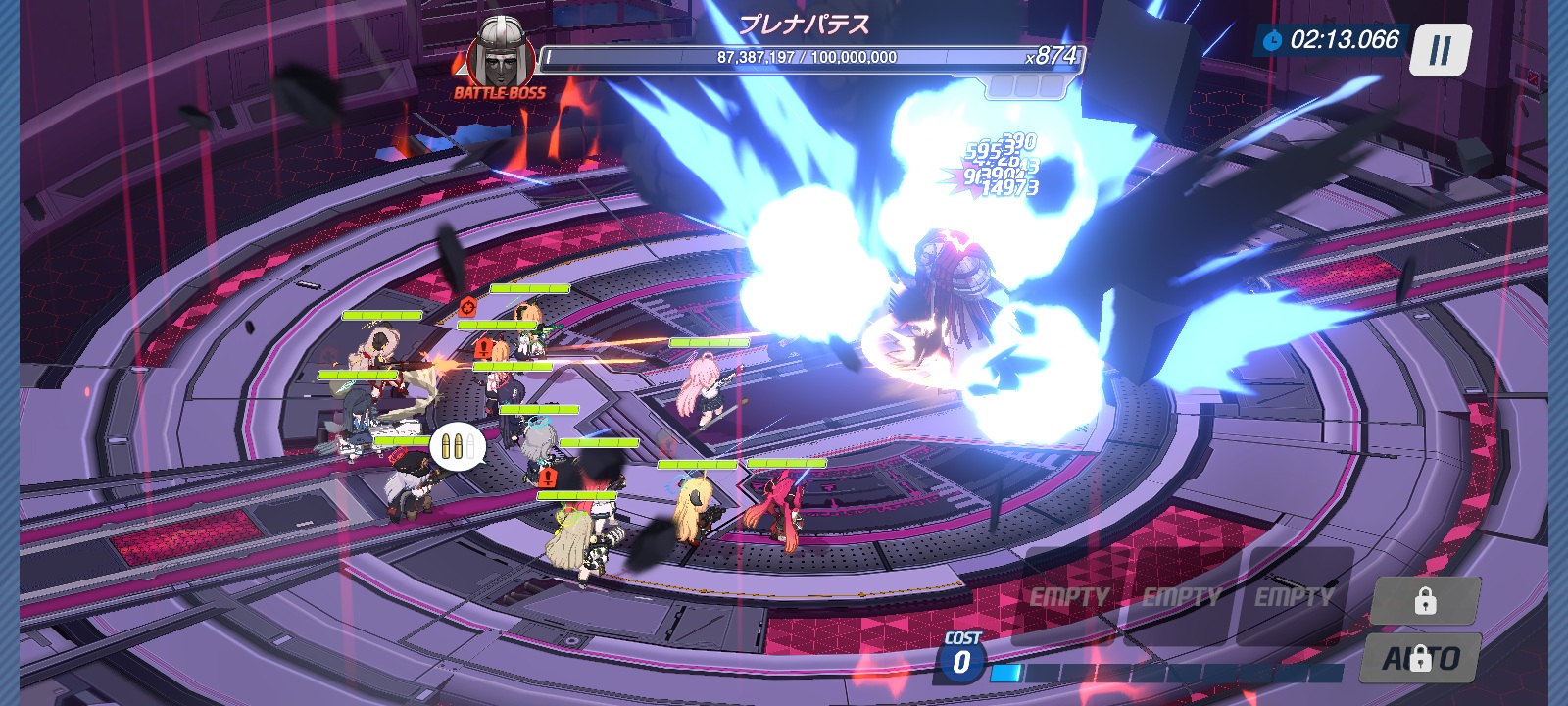Pause the battle
This screenshot has height=706, width=1568.
click(1440, 50)
